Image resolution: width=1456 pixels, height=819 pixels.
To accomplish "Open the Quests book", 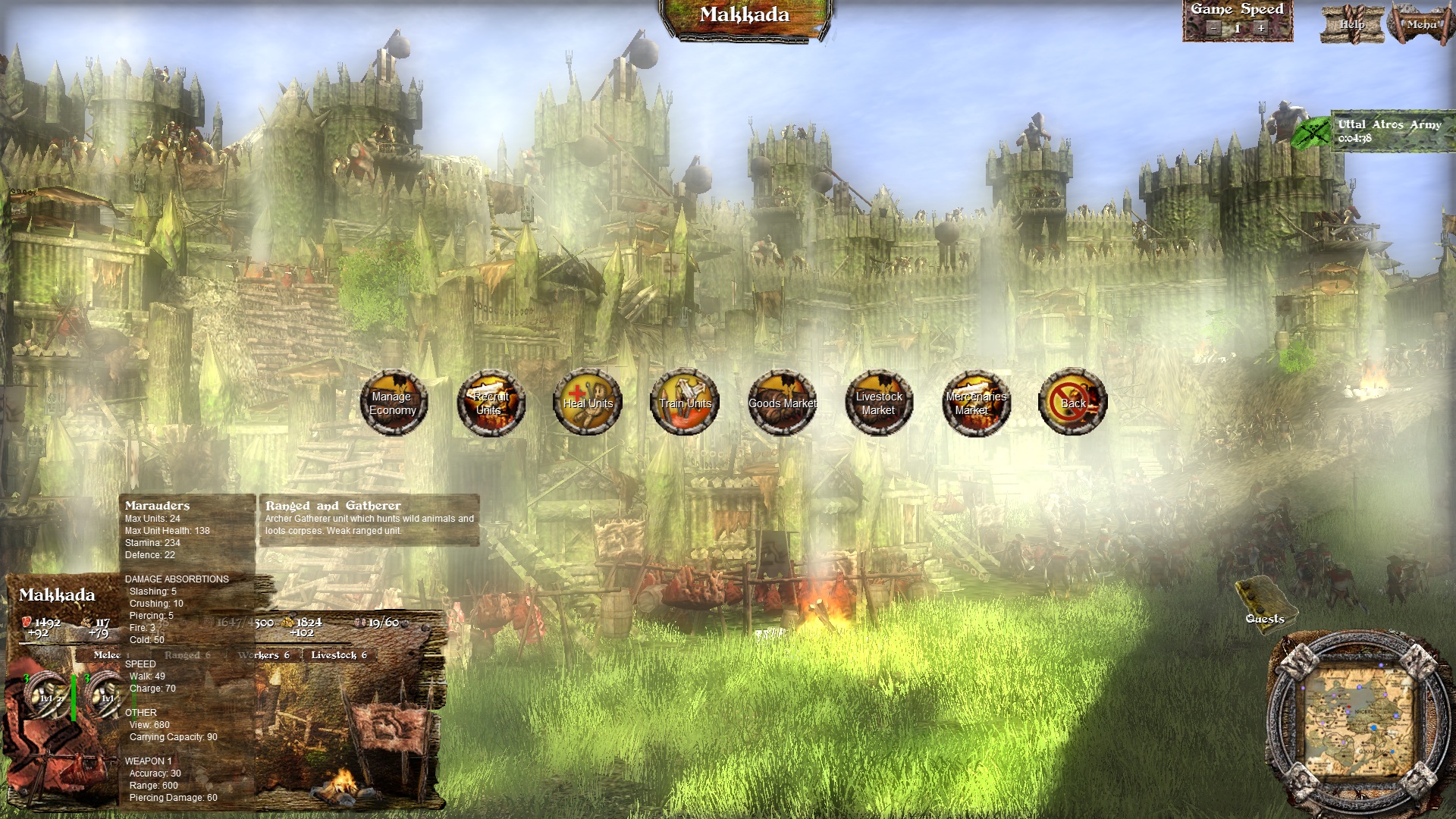I will tap(1264, 603).
